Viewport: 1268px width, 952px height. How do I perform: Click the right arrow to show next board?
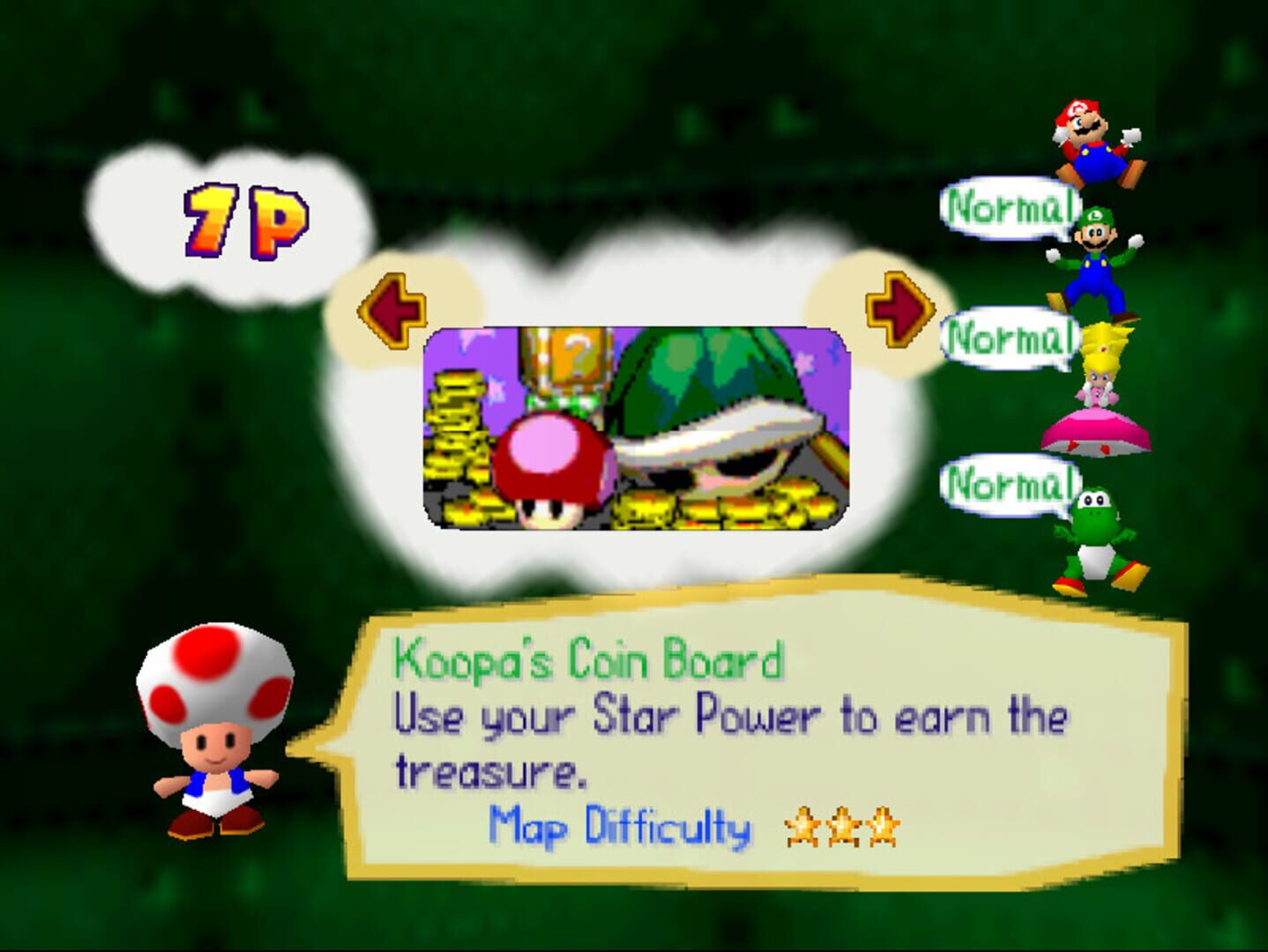click(x=899, y=309)
